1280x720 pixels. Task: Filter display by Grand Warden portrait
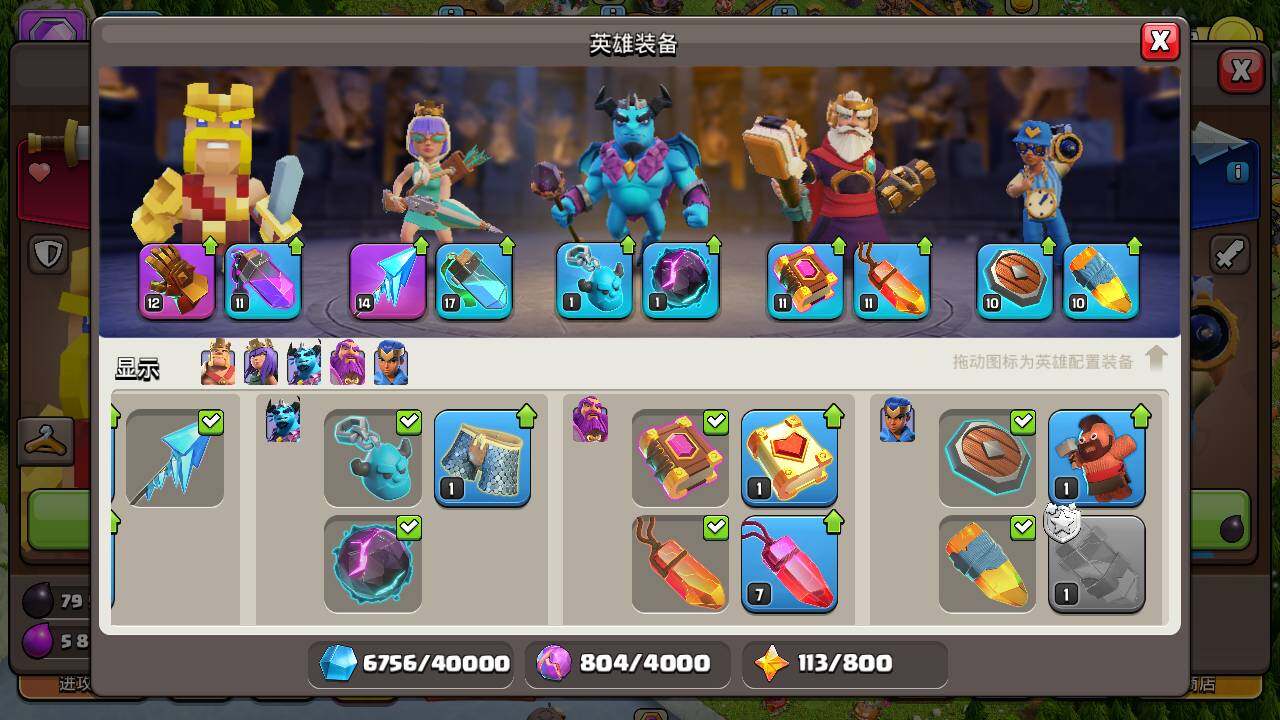pyautogui.click(x=347, y=362)
